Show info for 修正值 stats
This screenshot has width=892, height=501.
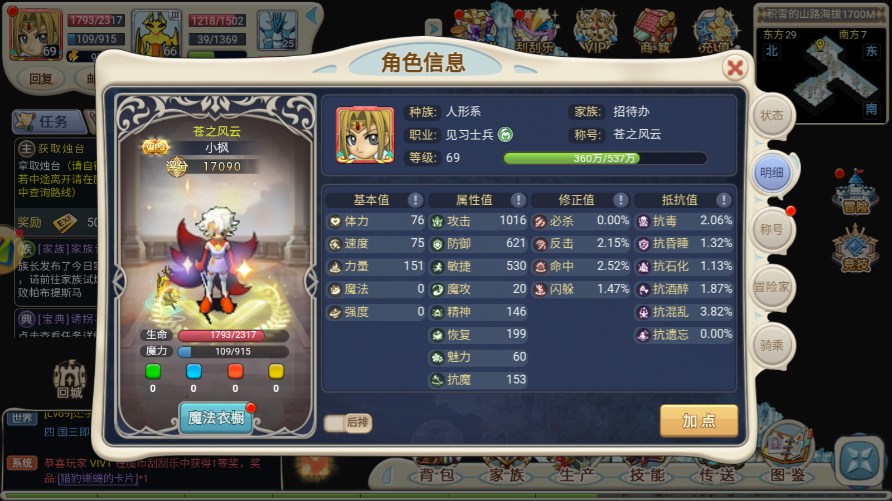click(619, 200)
